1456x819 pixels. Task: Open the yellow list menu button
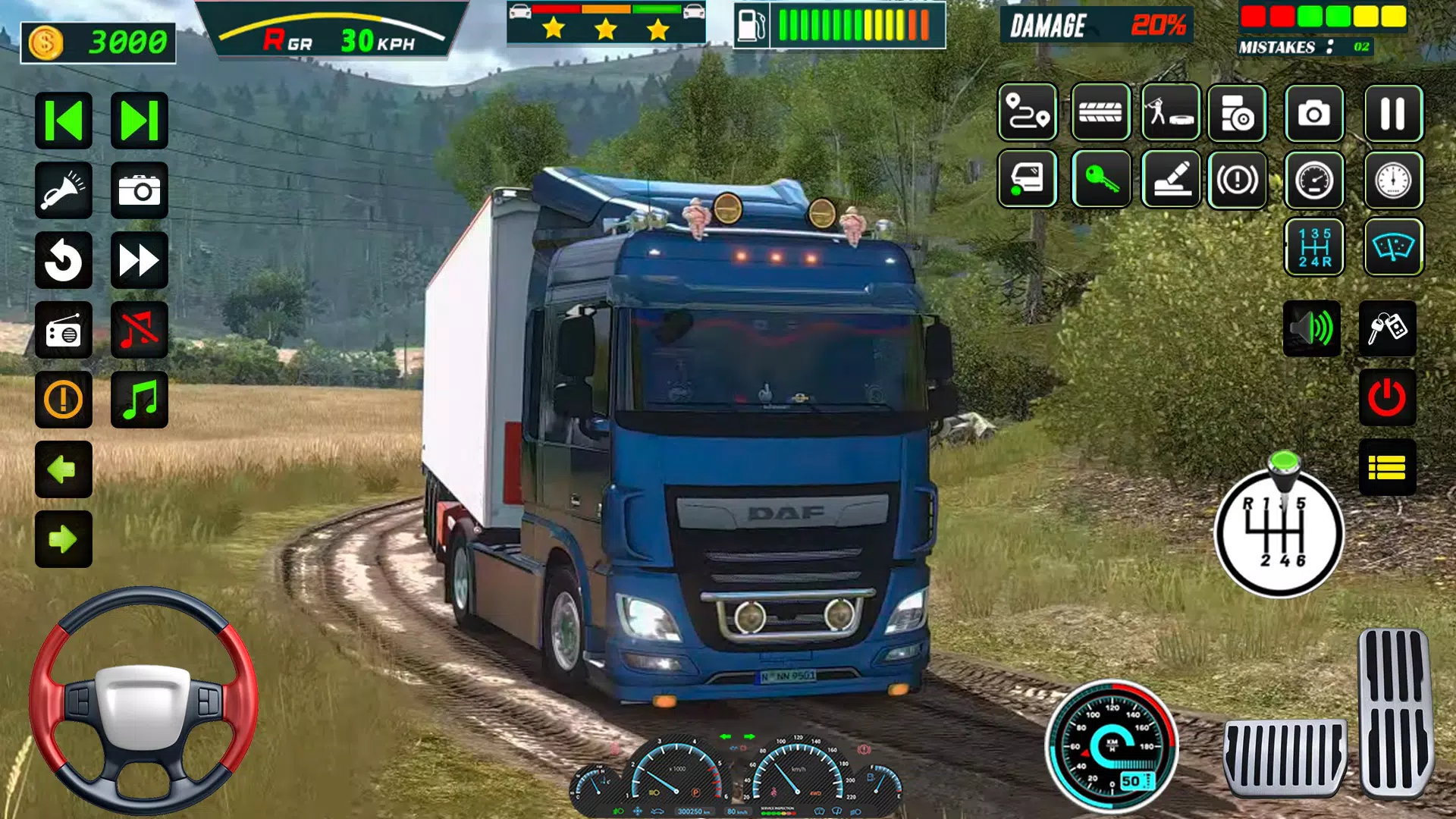pos(1387,467)
